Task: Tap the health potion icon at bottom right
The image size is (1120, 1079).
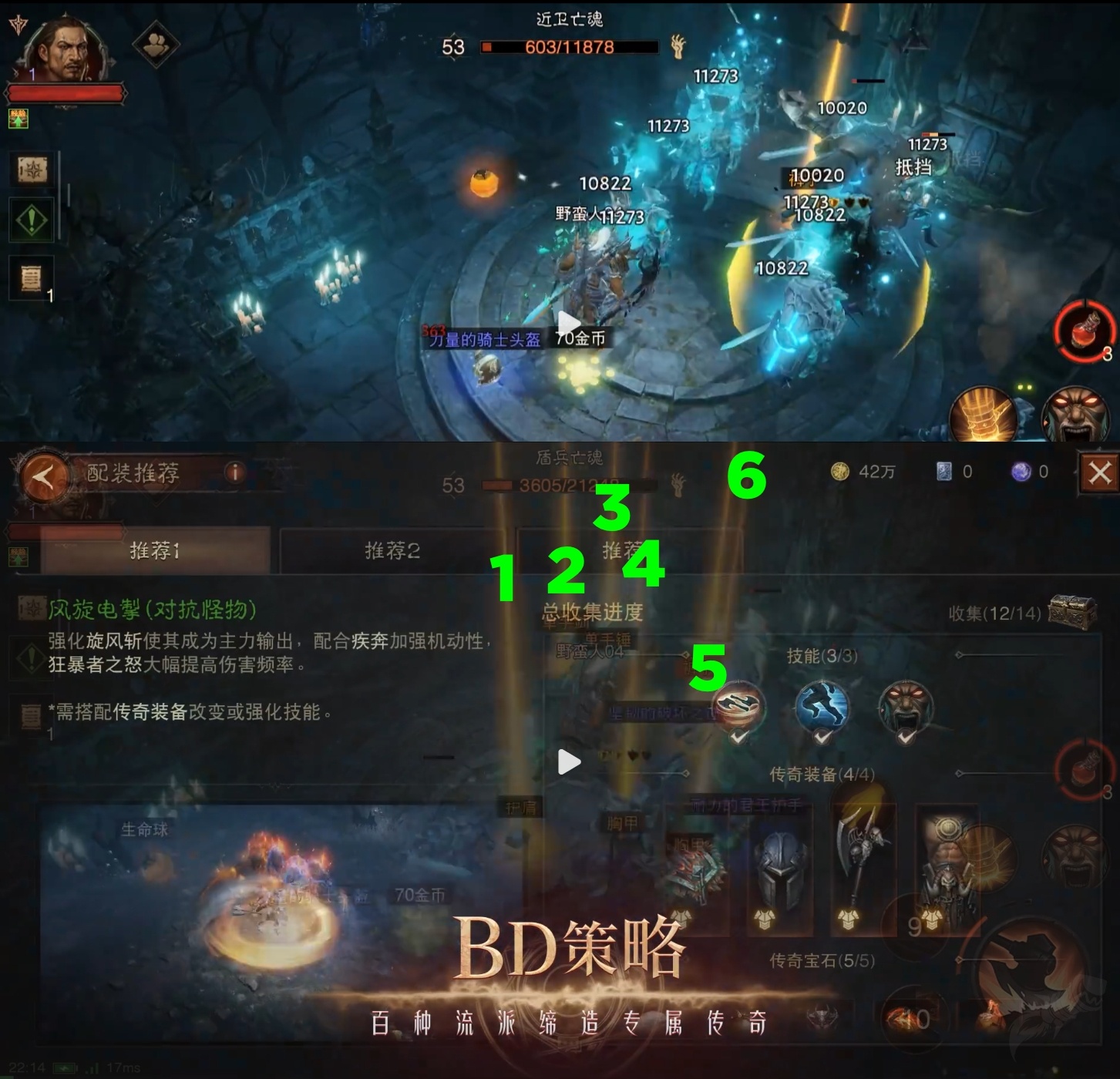Action: (x=1084, y=331)
